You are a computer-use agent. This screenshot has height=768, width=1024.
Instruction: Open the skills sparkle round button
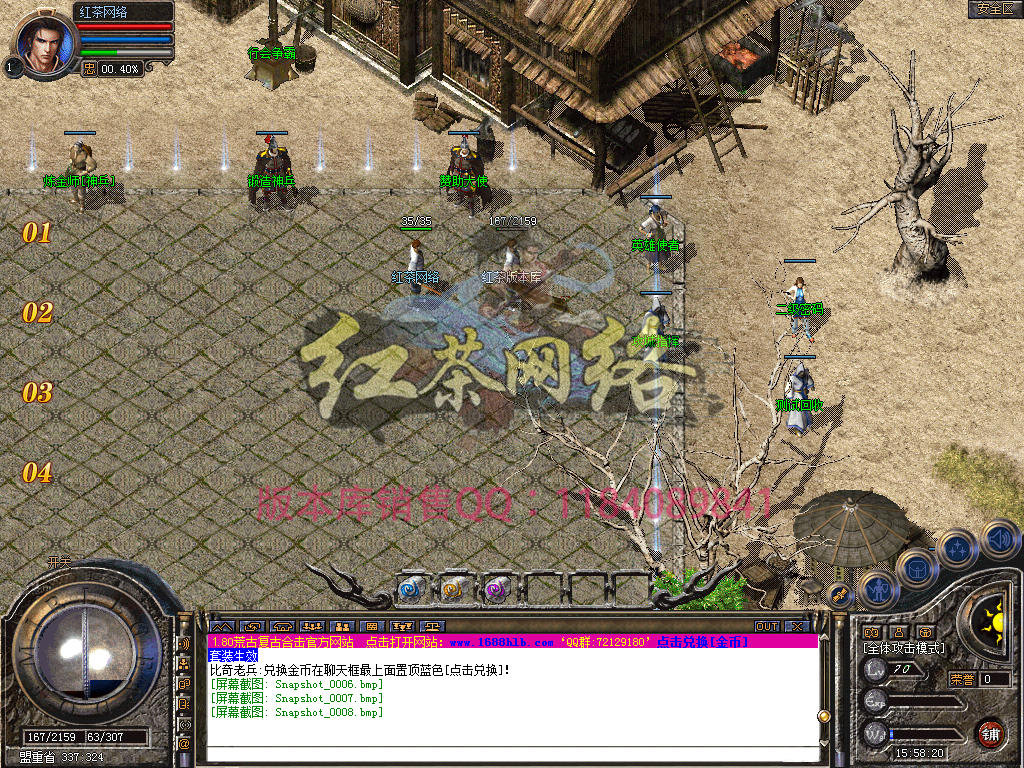958,548
